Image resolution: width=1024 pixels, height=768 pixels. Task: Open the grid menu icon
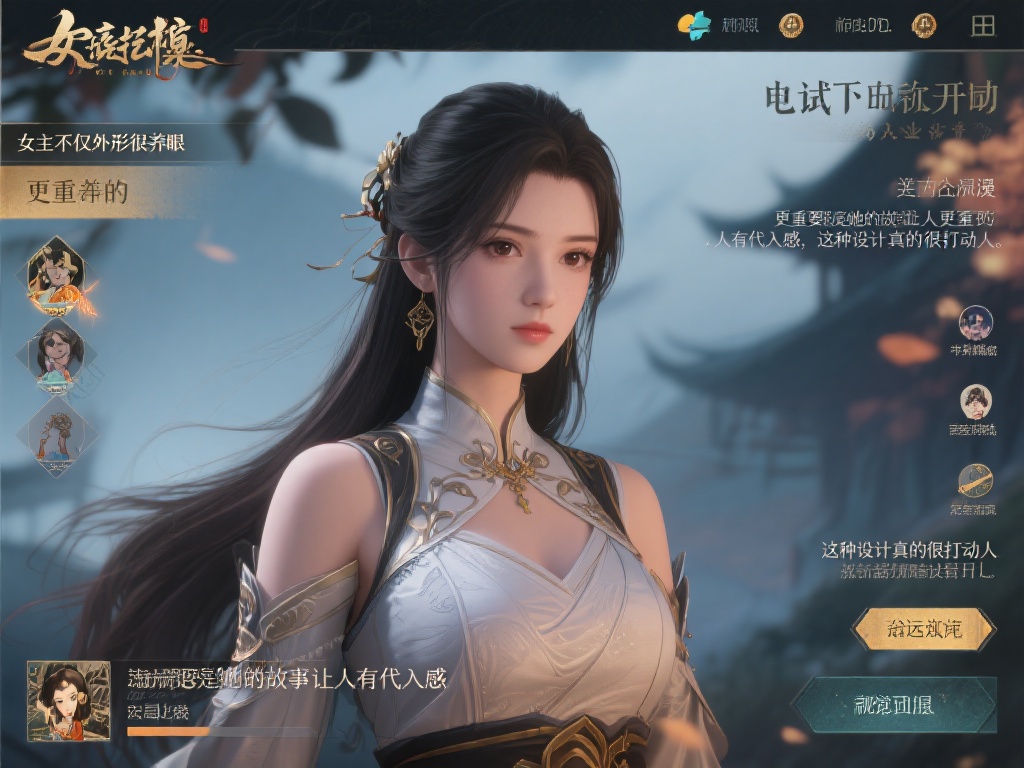983,26
